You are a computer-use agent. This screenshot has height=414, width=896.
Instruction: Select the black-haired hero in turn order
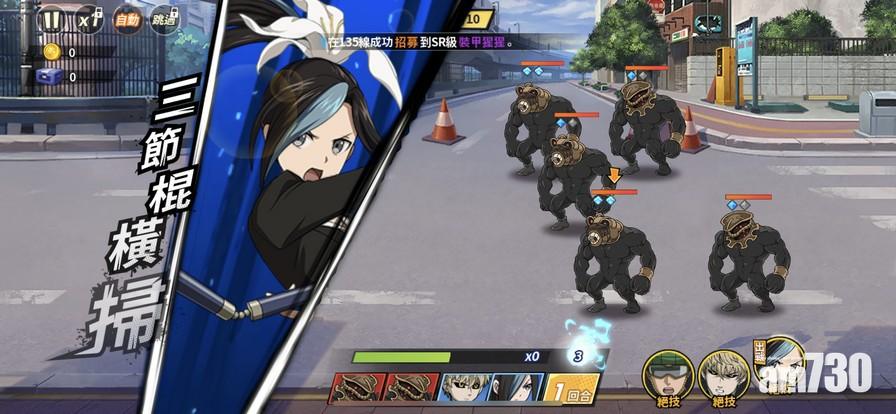(516, 388)
